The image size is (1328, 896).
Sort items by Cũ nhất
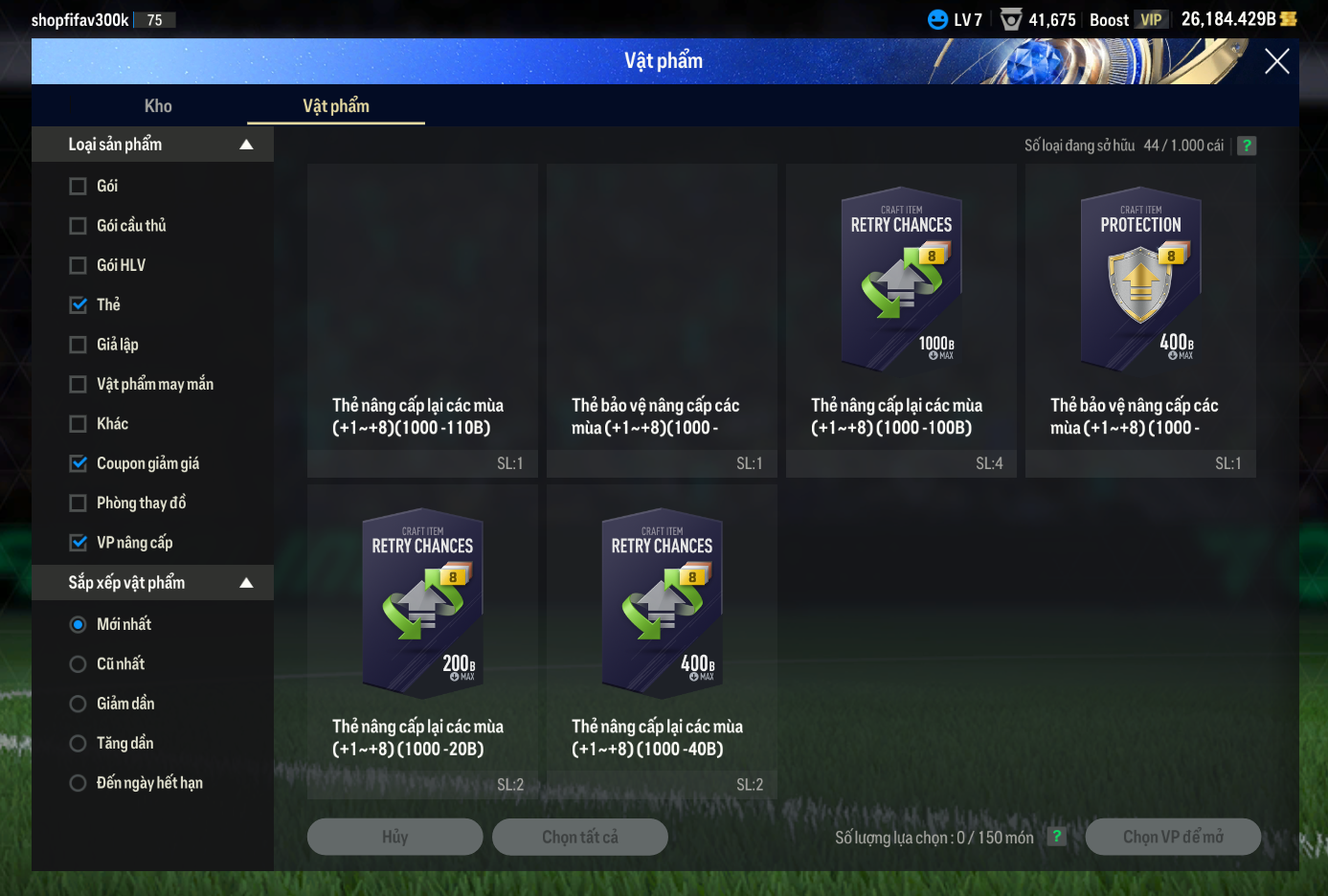[x=79, y=664]
